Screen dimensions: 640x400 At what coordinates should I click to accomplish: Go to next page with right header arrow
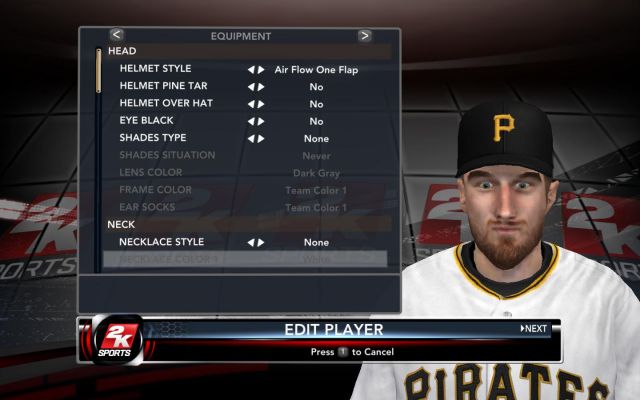coord(365,35)
